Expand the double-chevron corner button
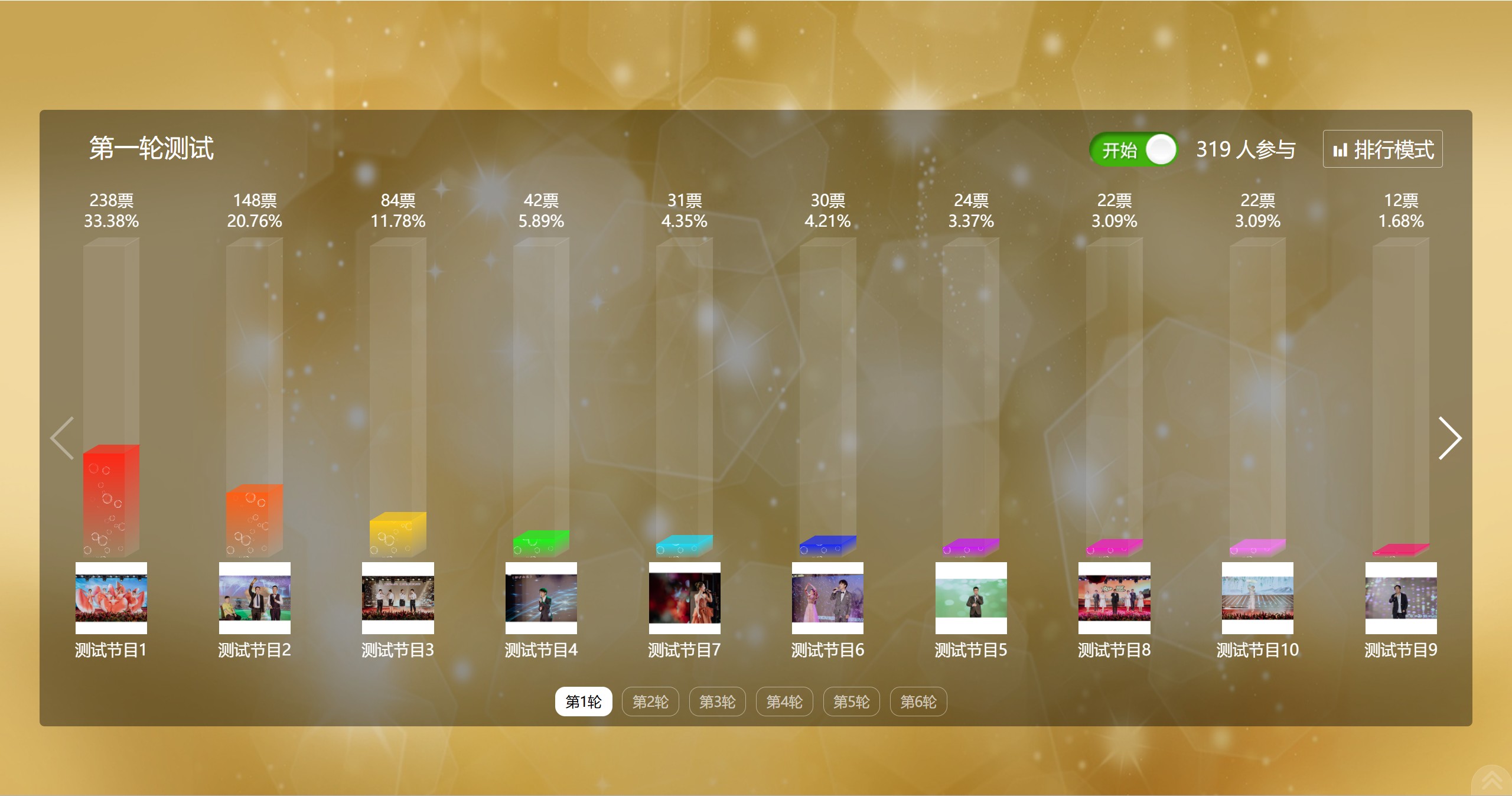 coord(1492,780)
